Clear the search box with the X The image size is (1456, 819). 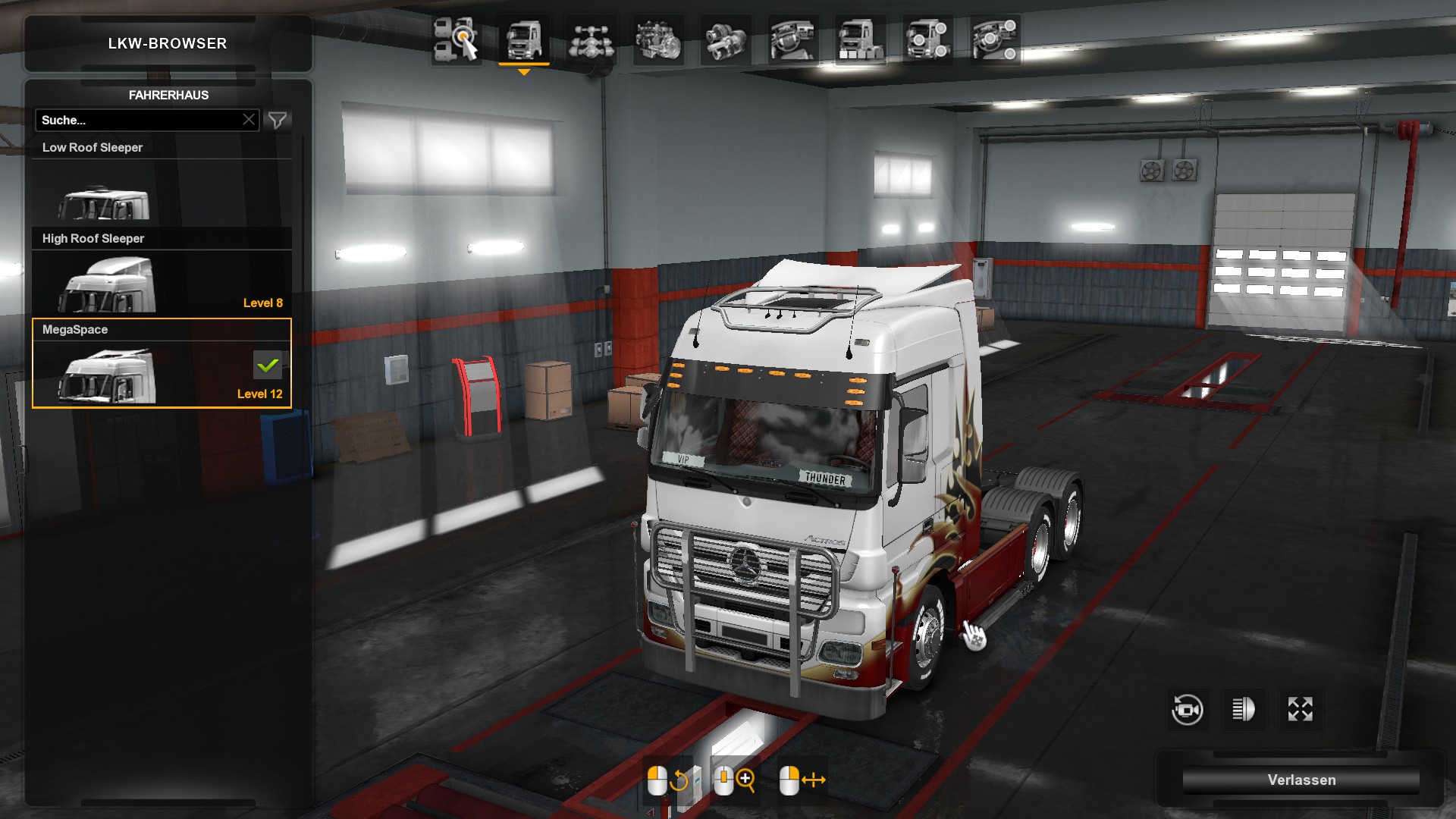point(249,120)
